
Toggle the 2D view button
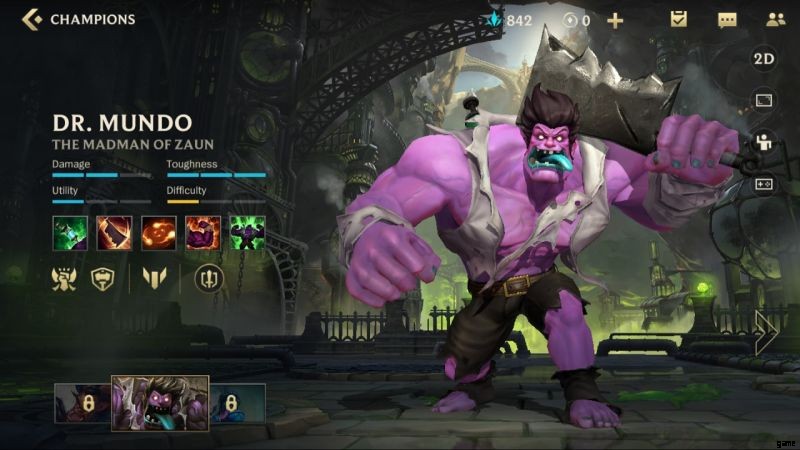pyautogui.click(x=764, y=59)
